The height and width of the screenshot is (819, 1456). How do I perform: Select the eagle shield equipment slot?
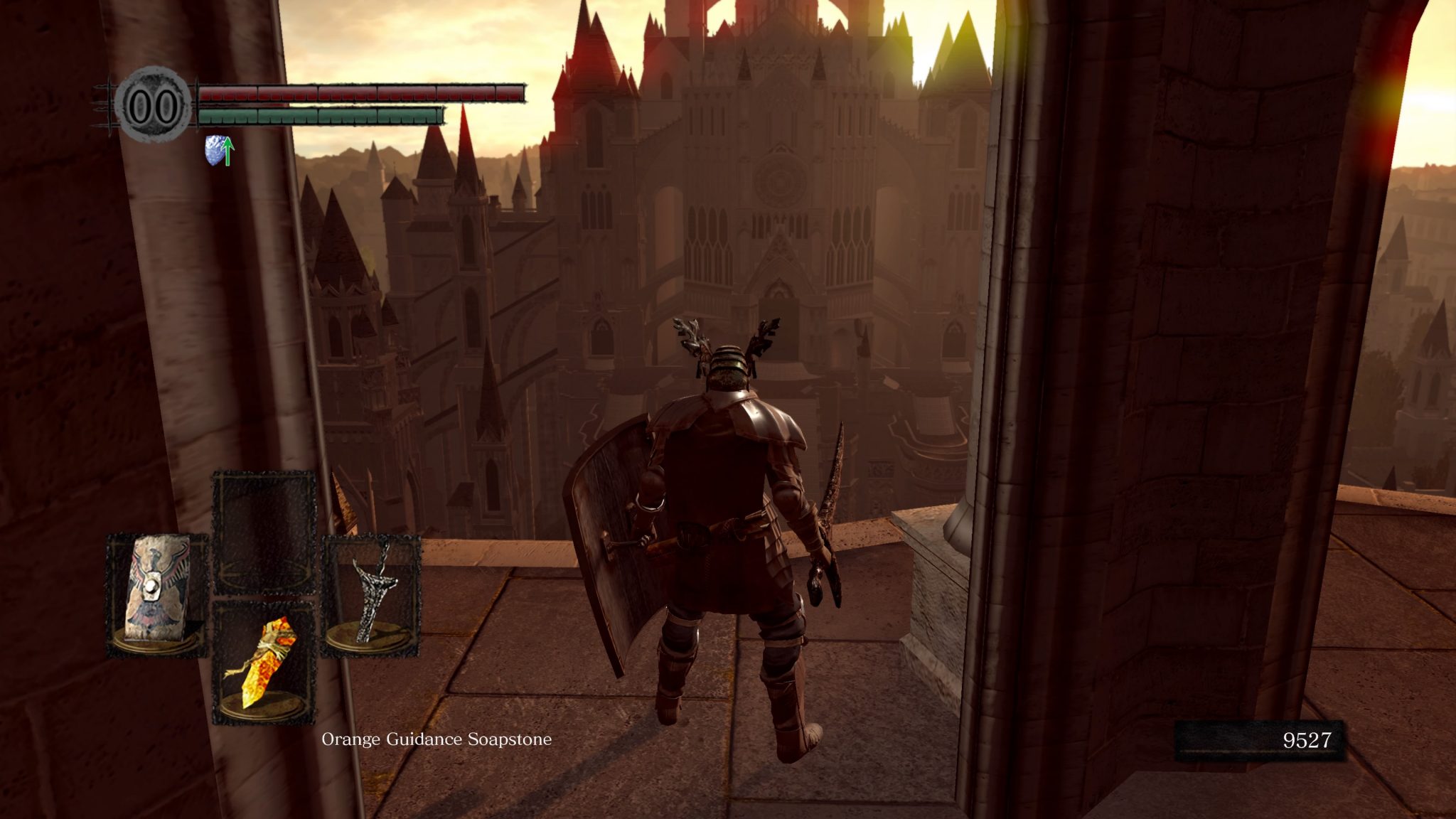pyautogui.click(x=156, y=594)
